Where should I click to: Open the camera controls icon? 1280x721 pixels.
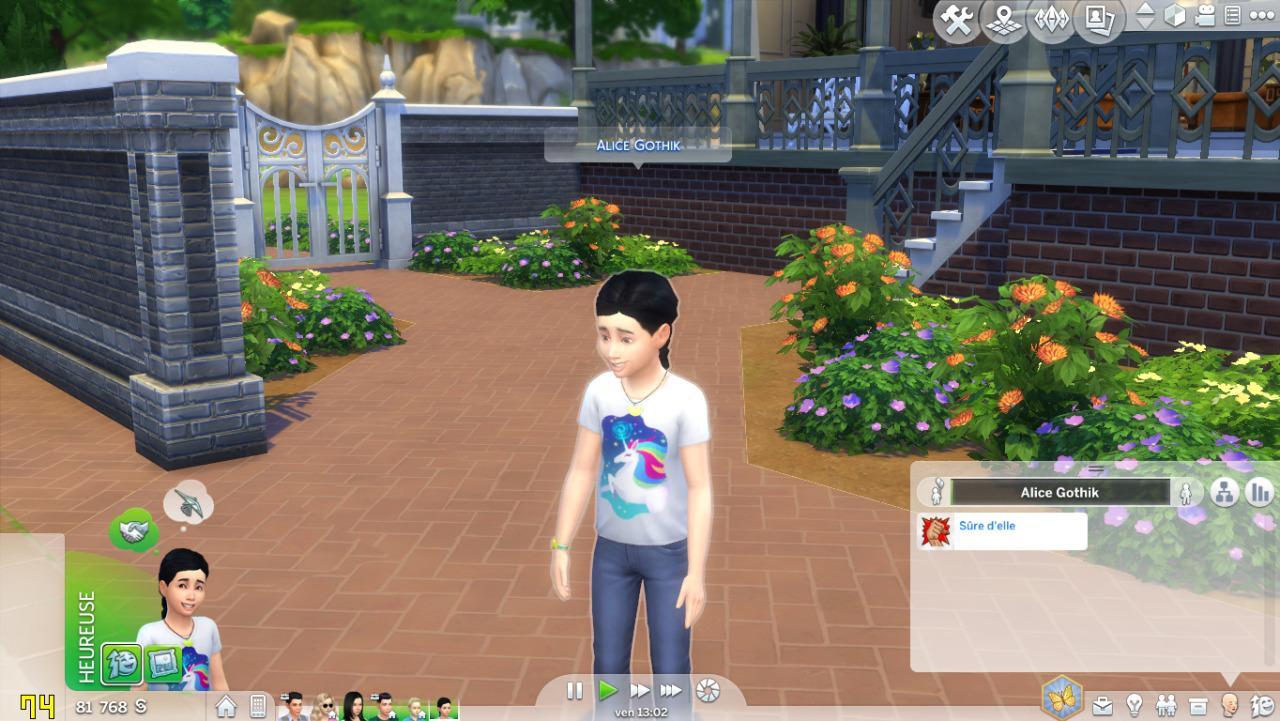coord(1206,16)
